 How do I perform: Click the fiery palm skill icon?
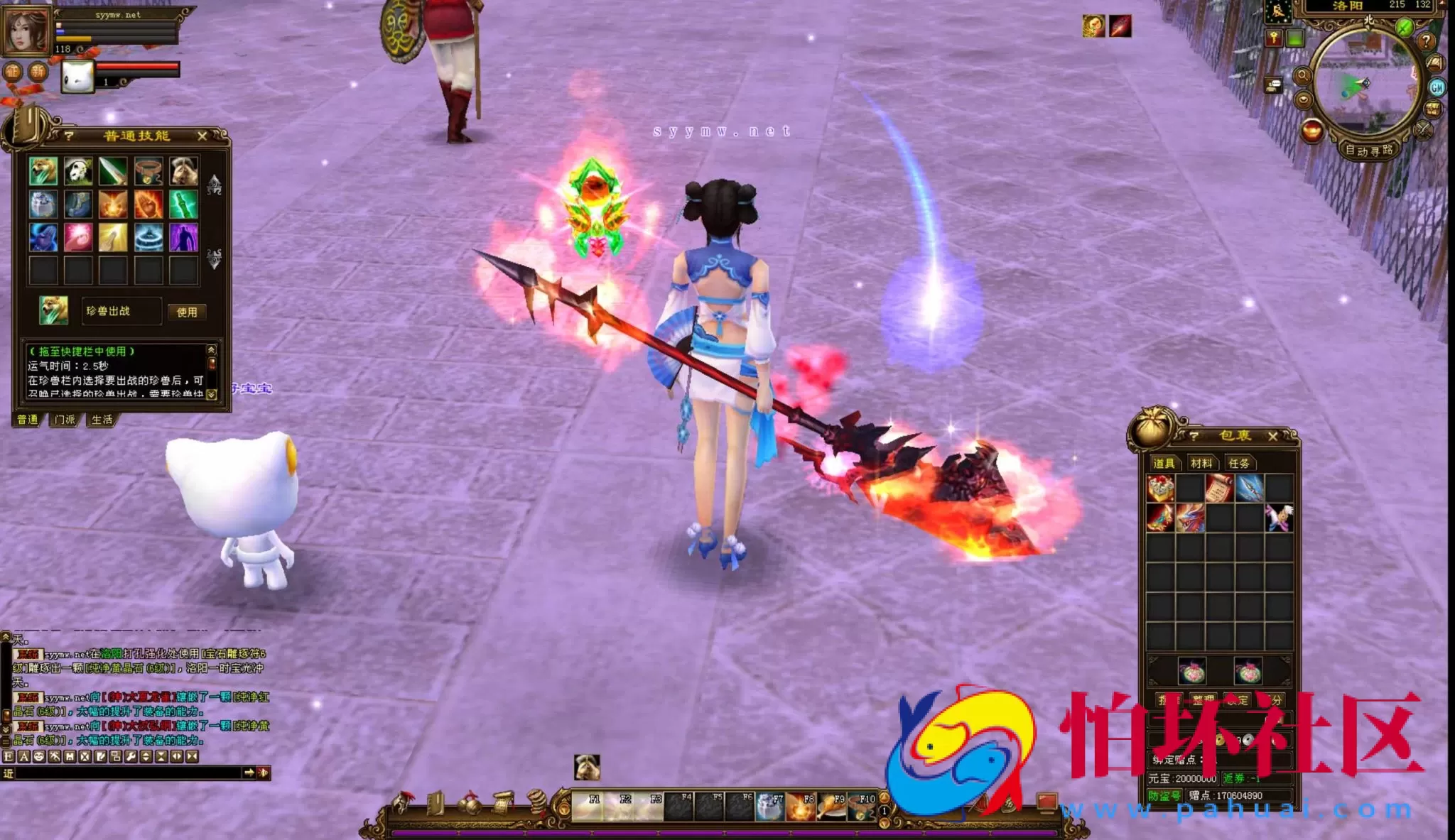[149, 206]
